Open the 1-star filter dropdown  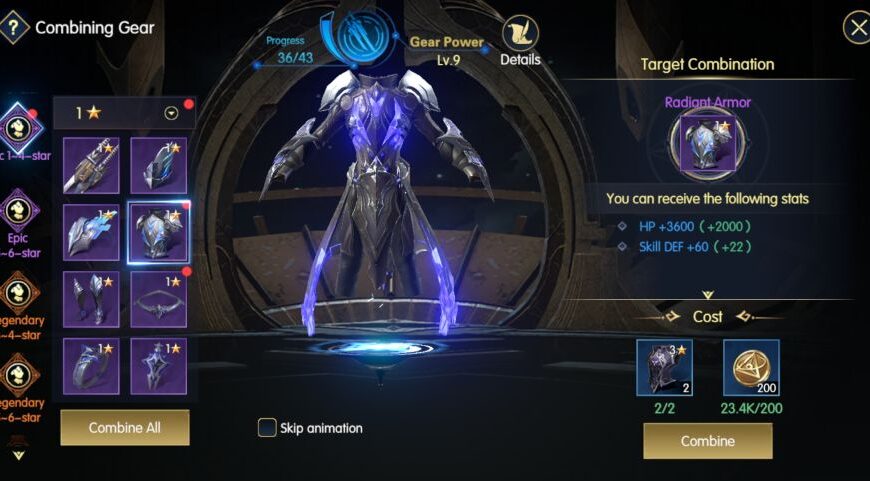pyautogui.click(x=171, y=113)
